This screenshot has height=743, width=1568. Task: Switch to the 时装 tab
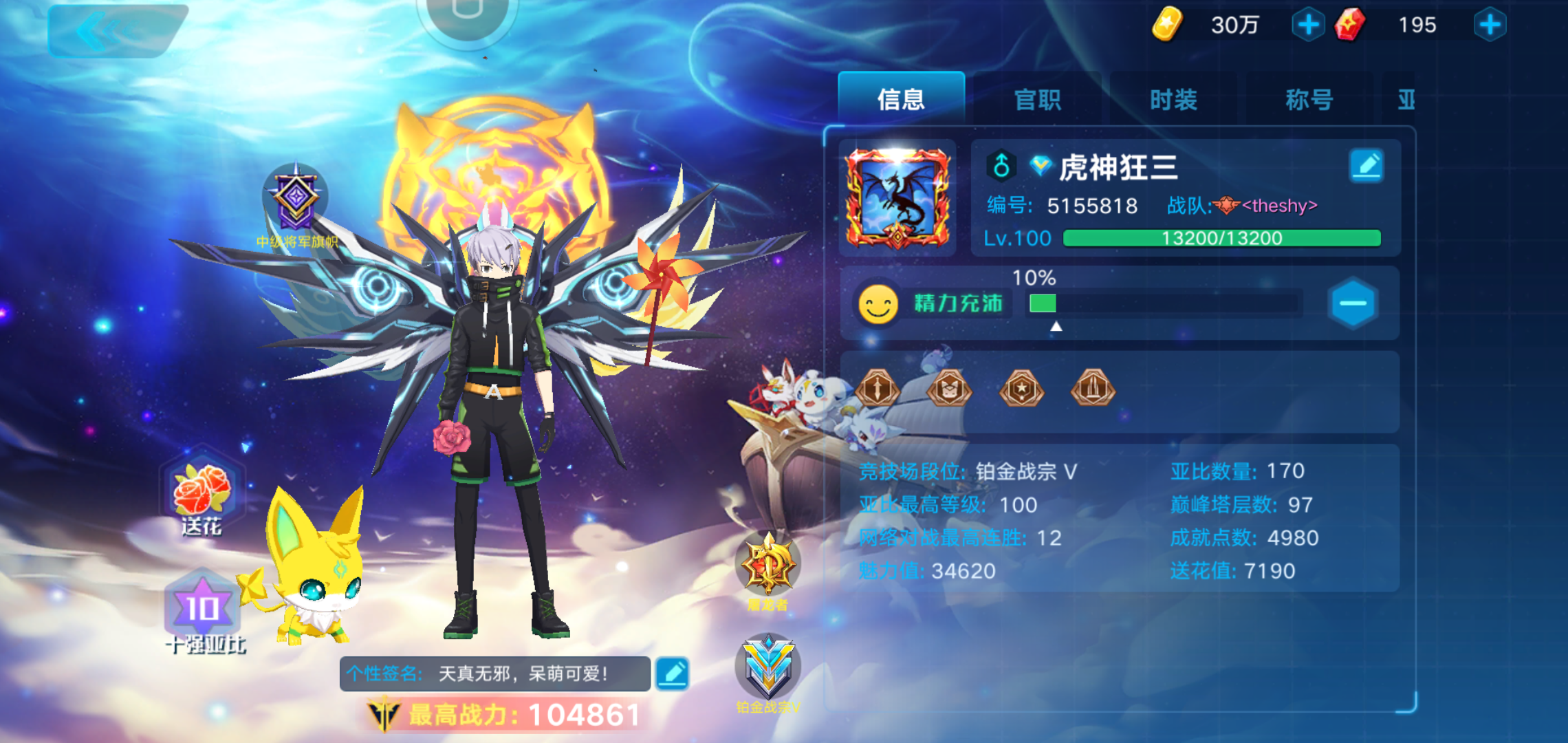coord(1173,100)
